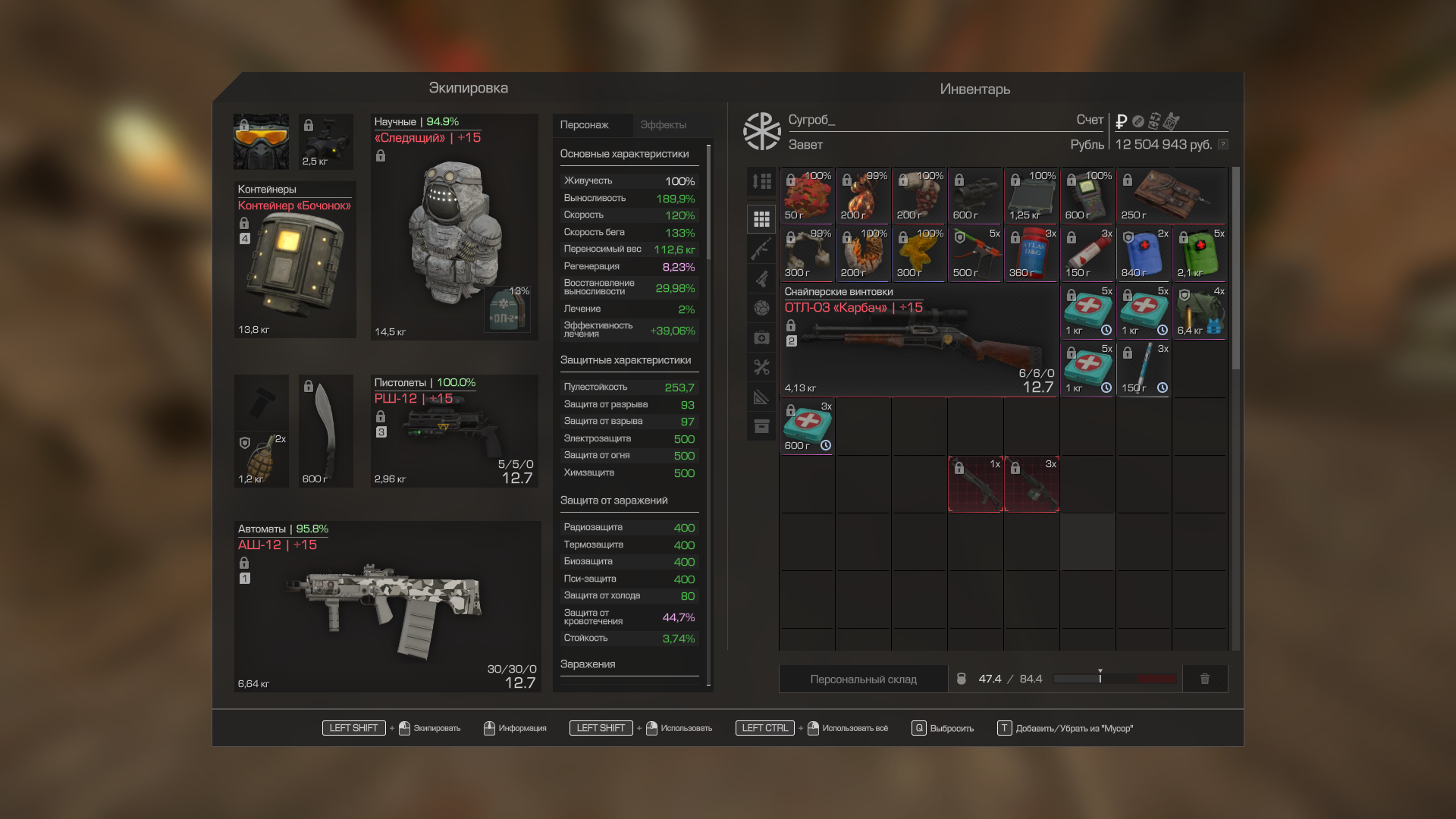
Task: Show all items grid filter
Action: [x=761, y=219]
